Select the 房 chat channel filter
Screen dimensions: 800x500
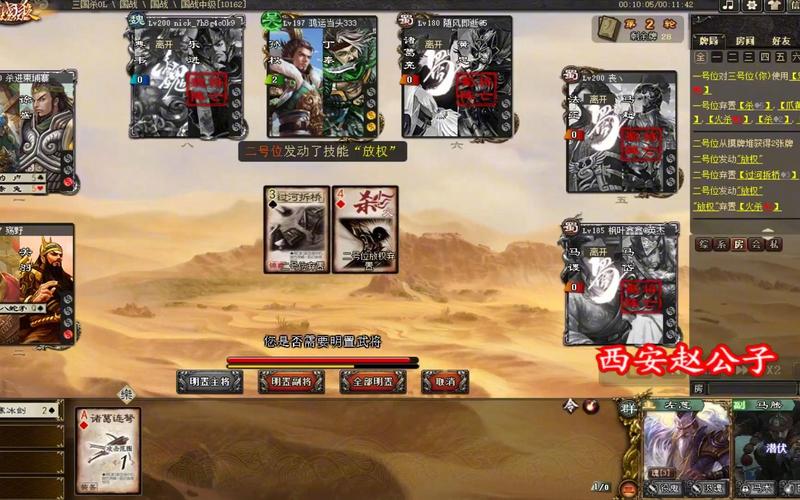(740, 244)
